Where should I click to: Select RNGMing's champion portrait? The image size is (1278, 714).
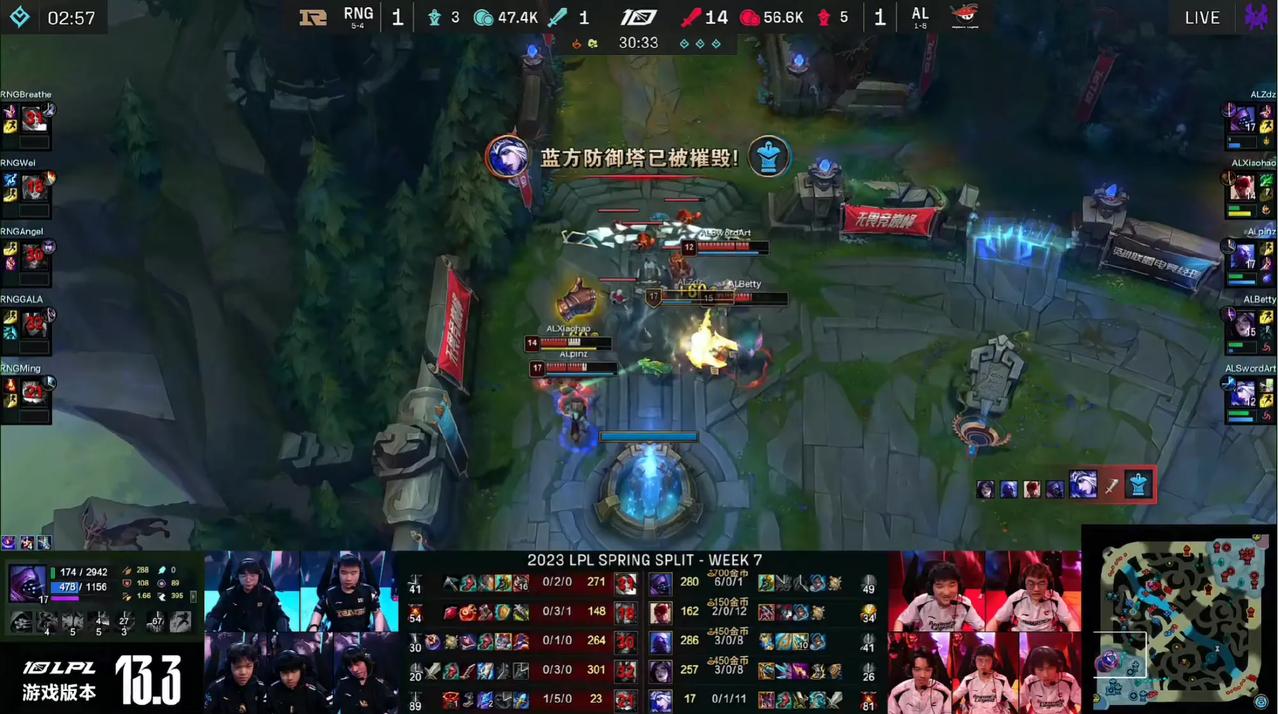pyautogui.click(x=35, y=391)
